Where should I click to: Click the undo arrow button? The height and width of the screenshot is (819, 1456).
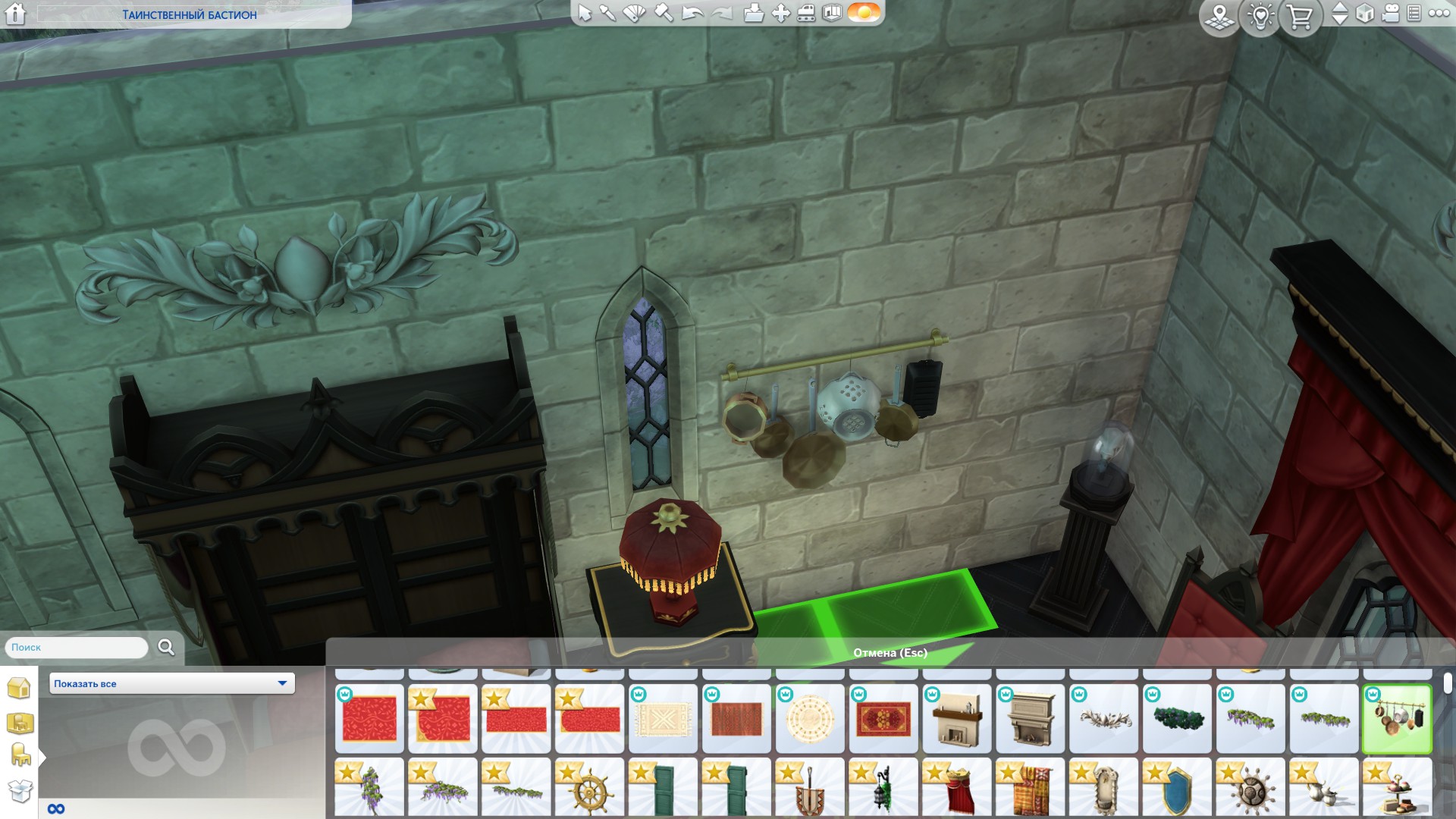692,13
